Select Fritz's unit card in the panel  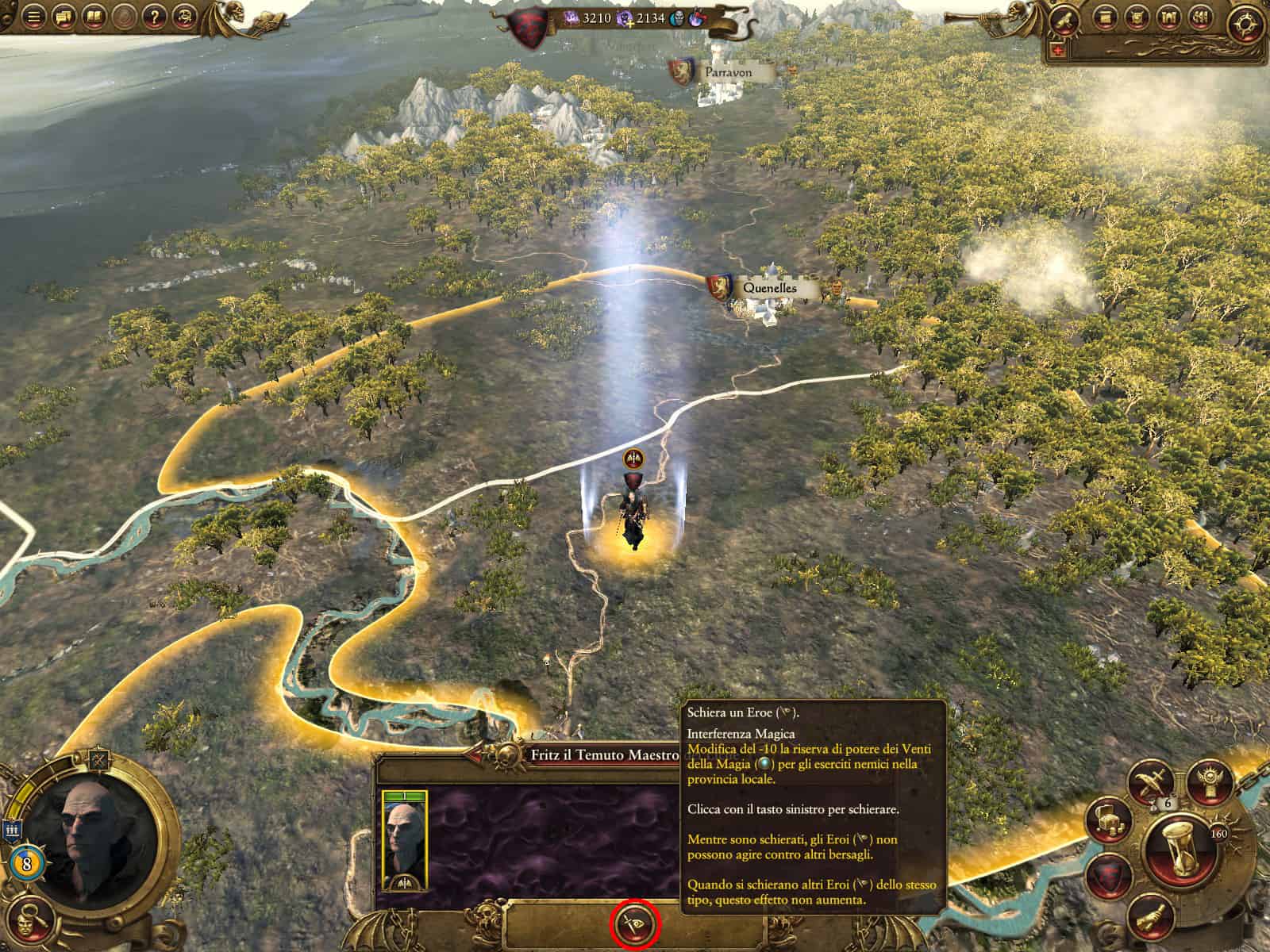[405, 841]
